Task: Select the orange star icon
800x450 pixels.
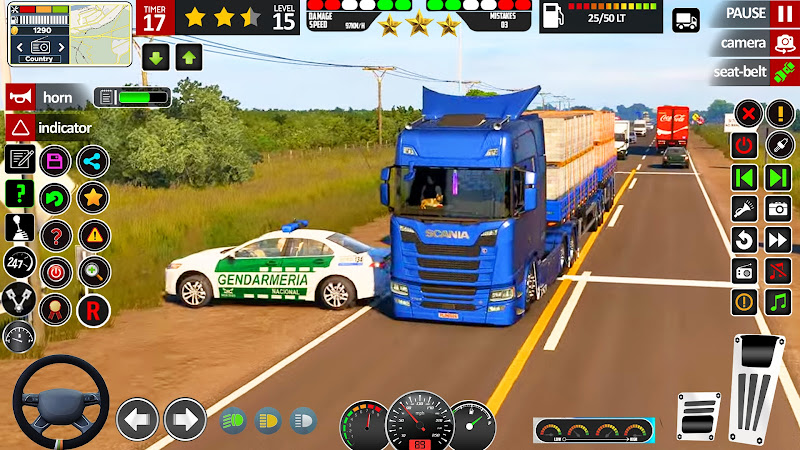Action: 93,197
